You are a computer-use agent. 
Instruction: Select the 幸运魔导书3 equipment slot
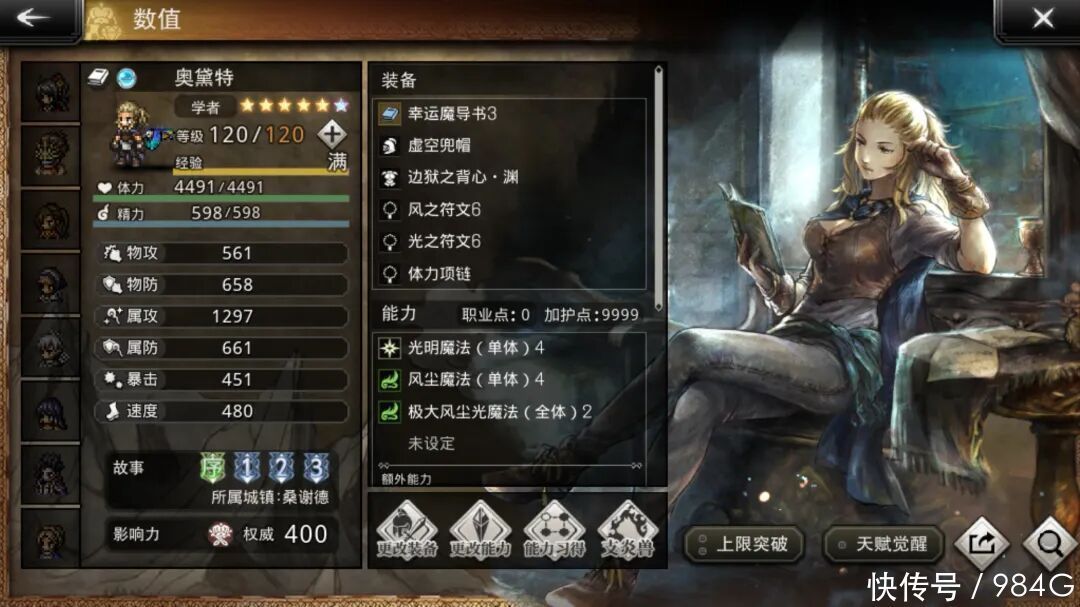tap(510, 114)
